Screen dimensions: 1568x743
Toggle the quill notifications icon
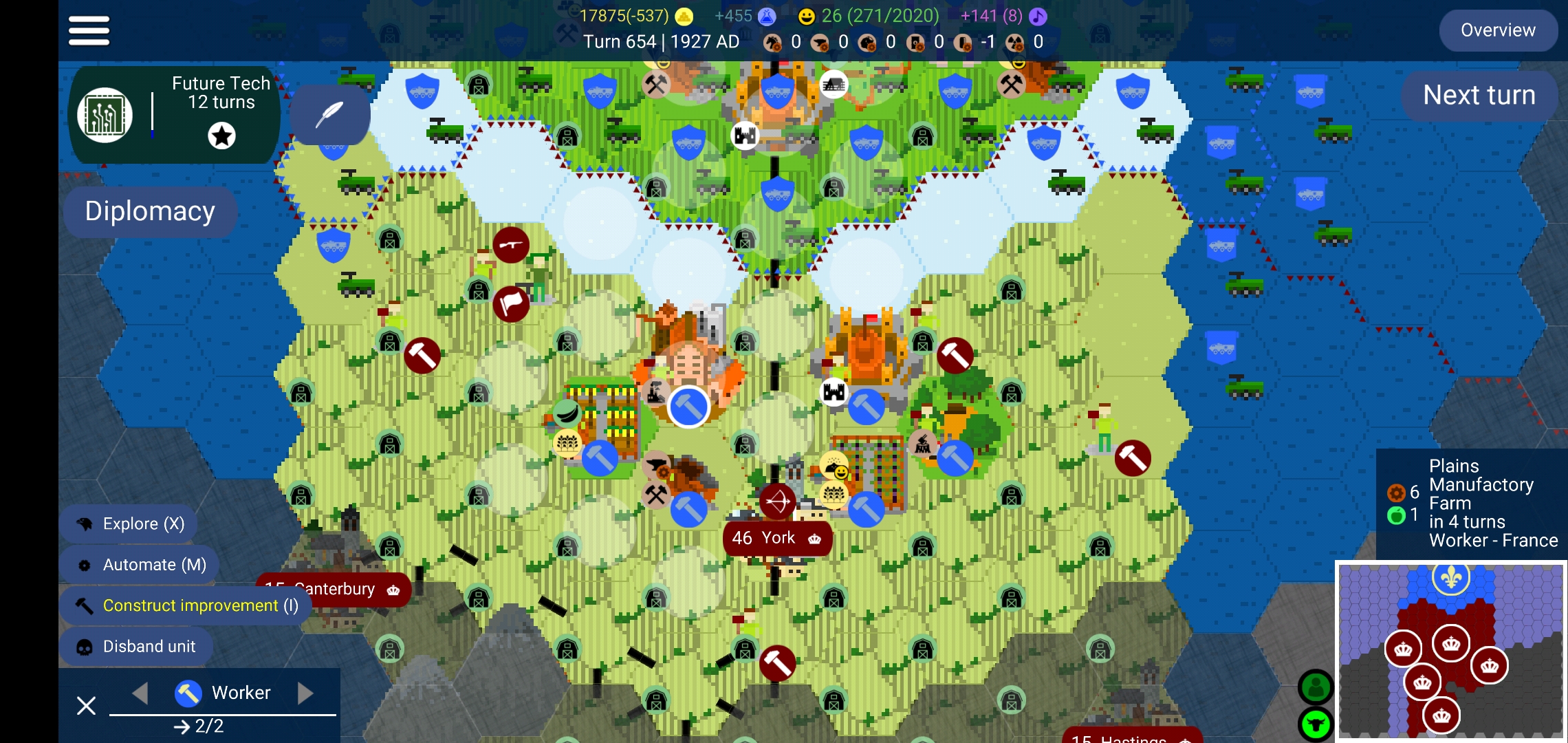[x=329, y=114]
